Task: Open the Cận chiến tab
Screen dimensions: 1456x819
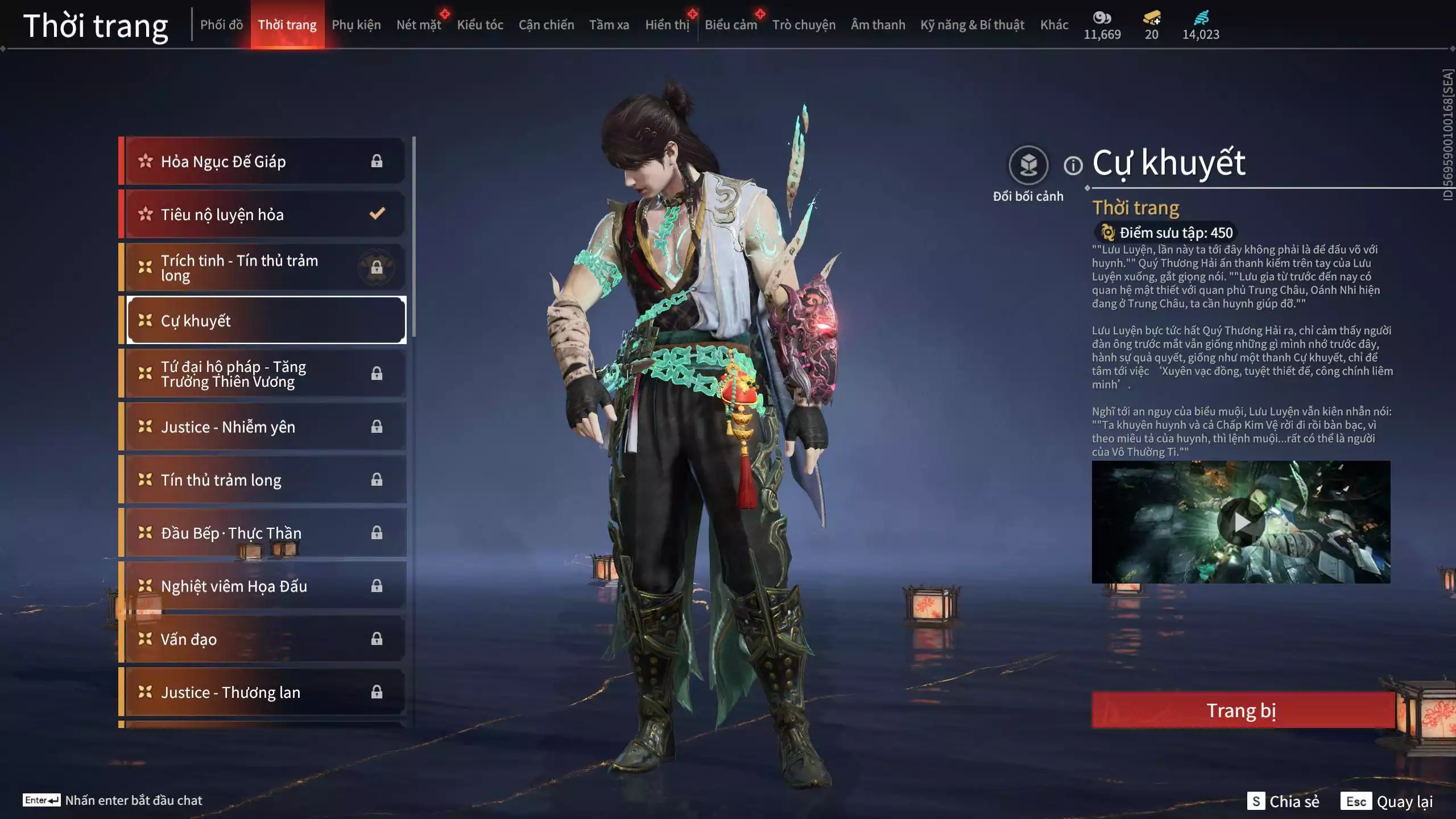Action: (546, 25)
